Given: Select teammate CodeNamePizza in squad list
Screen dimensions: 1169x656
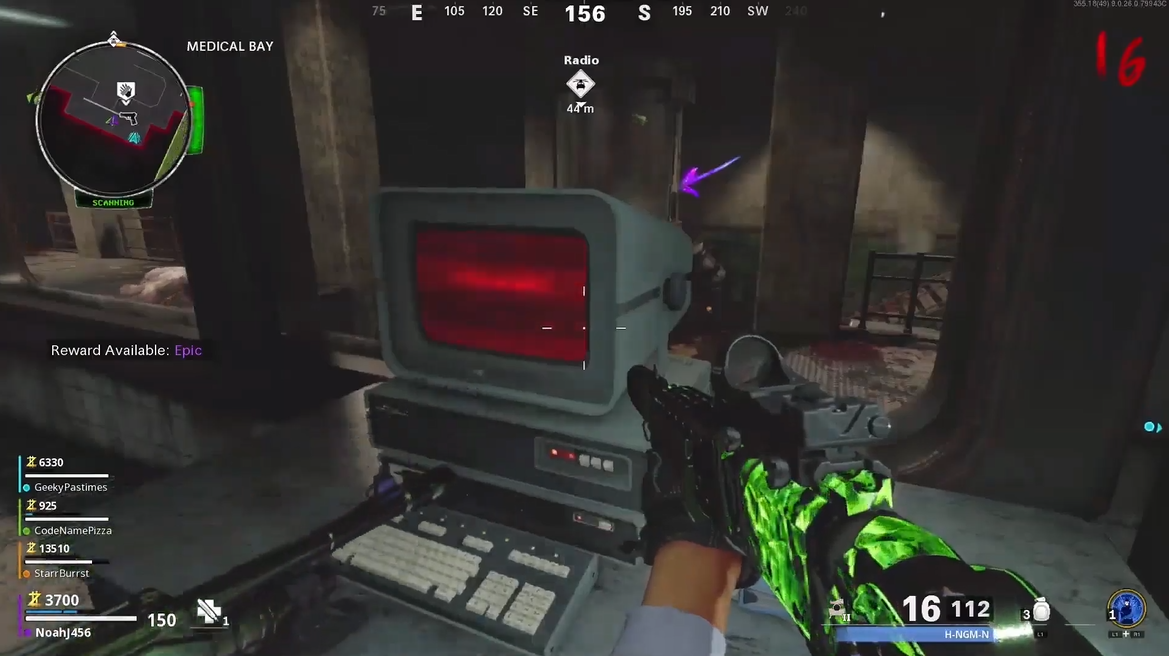Looking at the screenshot, I should (x=72, y=530).
